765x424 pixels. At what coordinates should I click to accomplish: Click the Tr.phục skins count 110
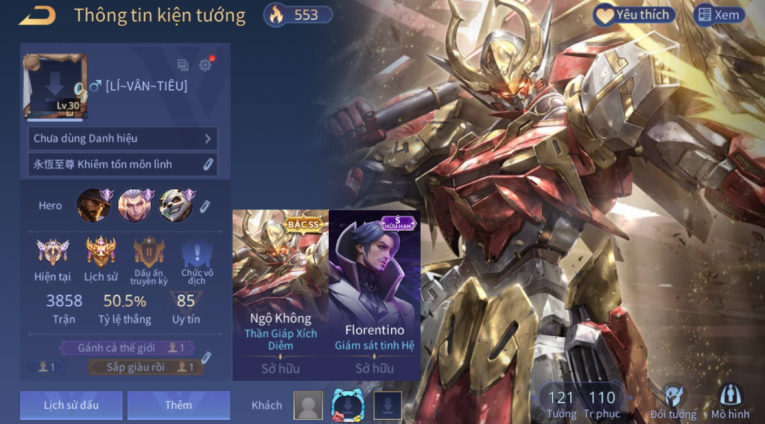[602, 403]
